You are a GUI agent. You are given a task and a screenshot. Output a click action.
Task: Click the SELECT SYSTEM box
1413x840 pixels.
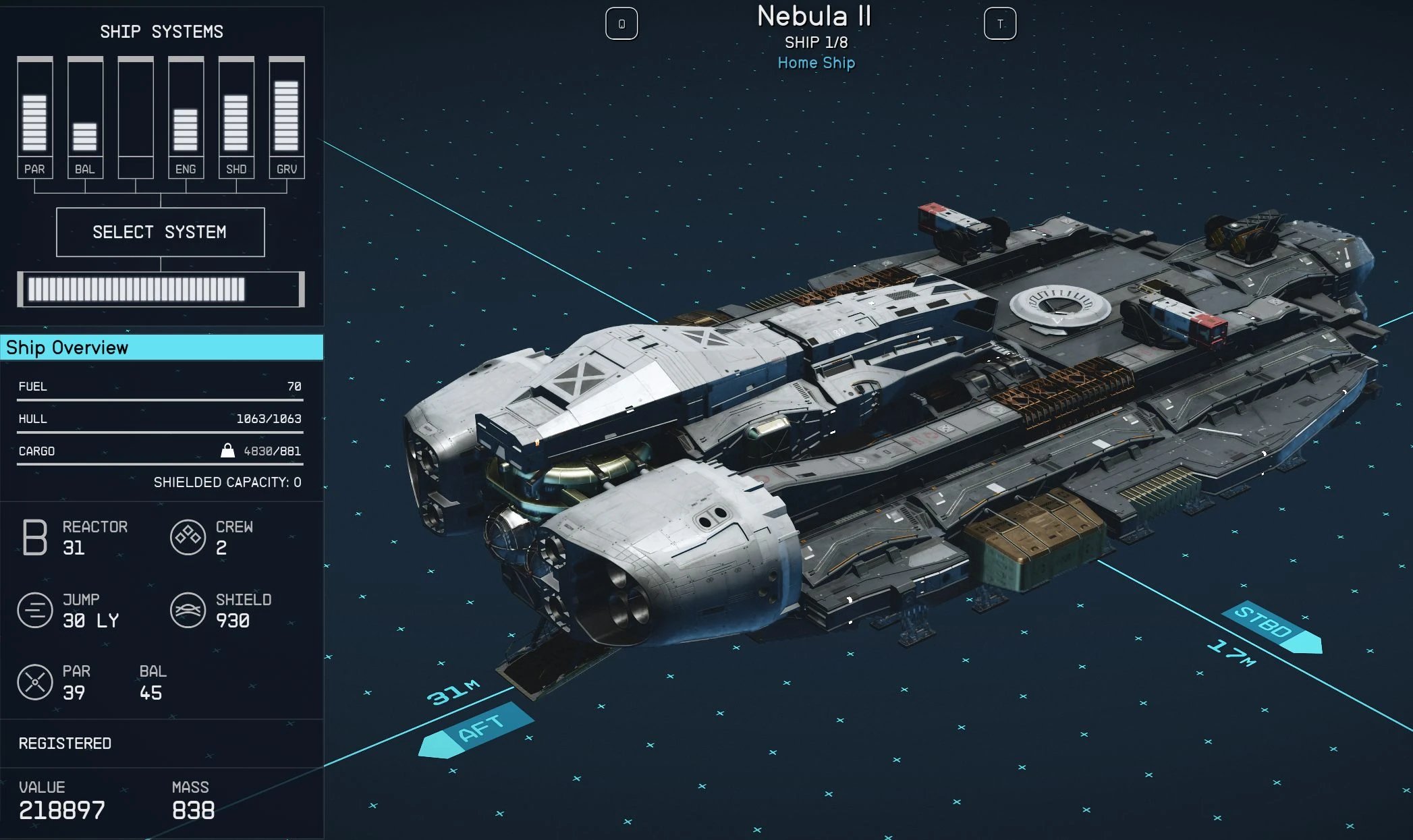pyautogui.click(x=160, y=232)
